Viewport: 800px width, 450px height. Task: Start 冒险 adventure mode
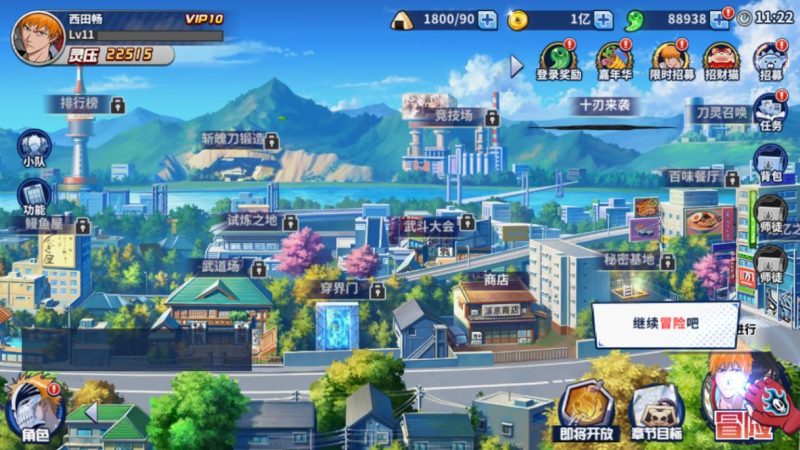pos(746,400)
